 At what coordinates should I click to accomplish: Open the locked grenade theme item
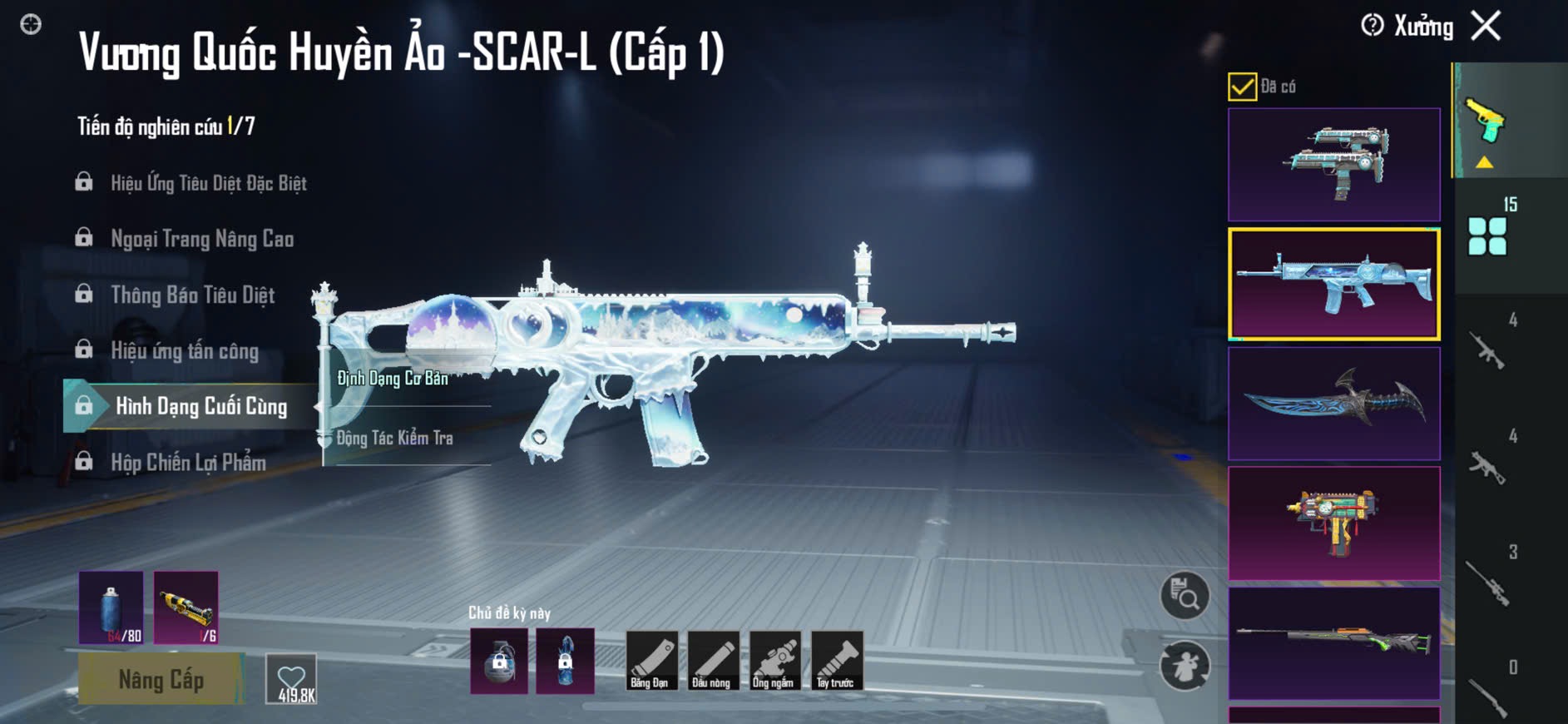[x=499, y=662]
